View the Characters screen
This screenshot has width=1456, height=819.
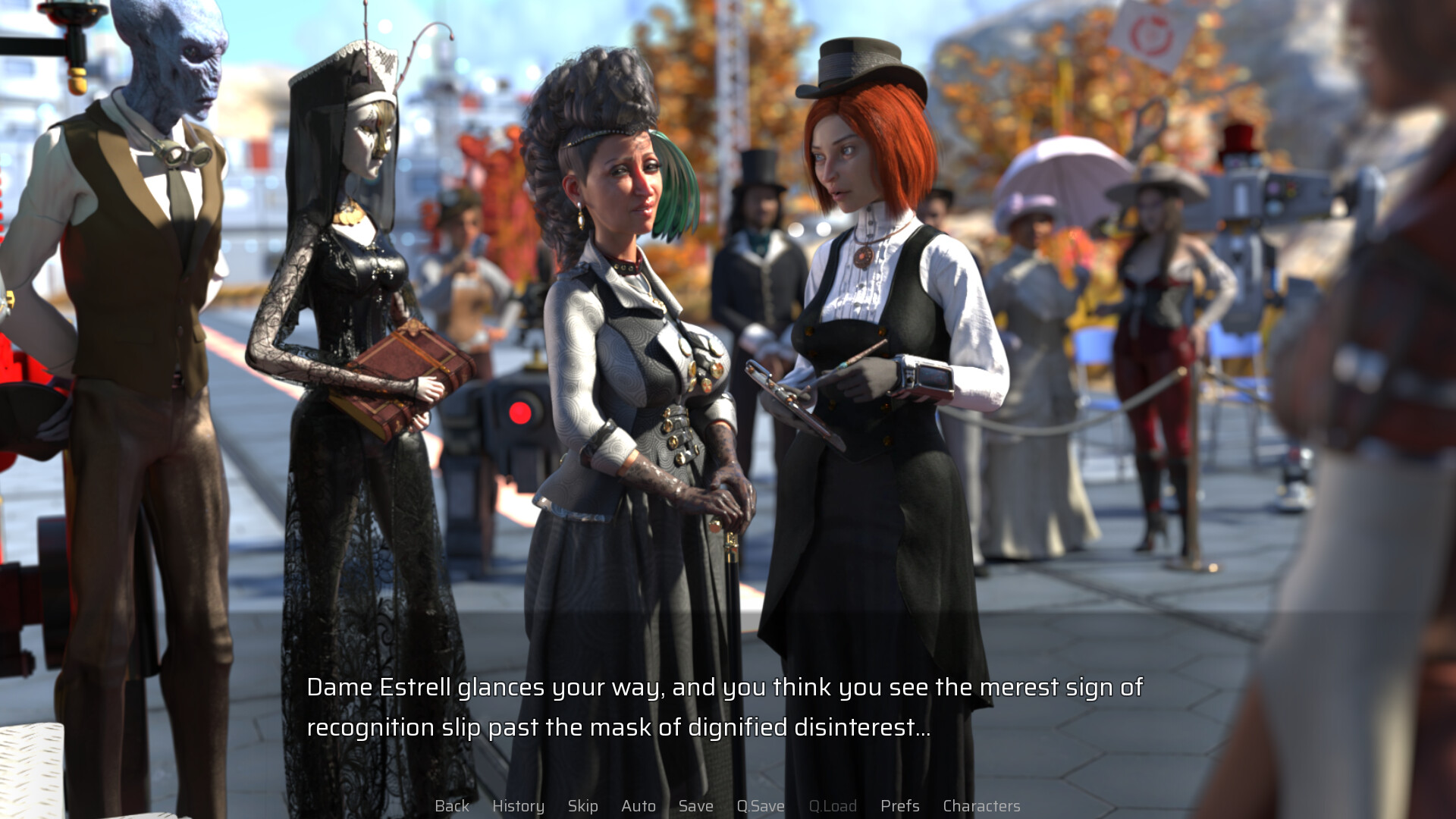[981, 806]
